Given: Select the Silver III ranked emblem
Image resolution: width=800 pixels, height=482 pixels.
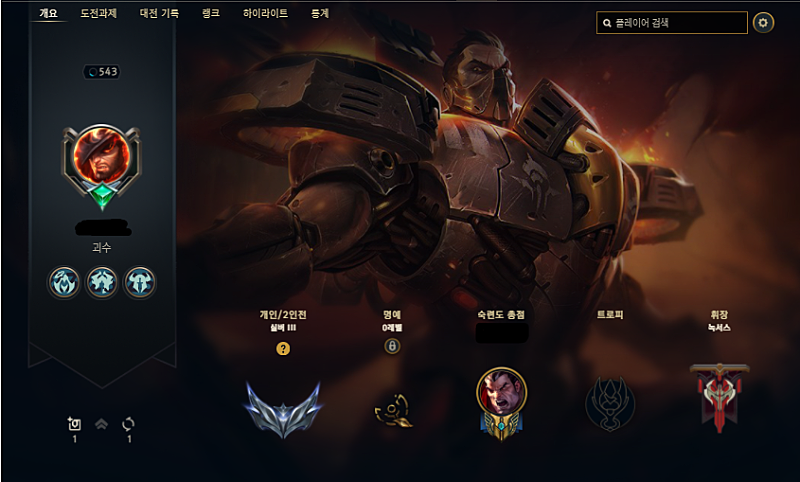Looking at the screenshot, I should 283,406.
